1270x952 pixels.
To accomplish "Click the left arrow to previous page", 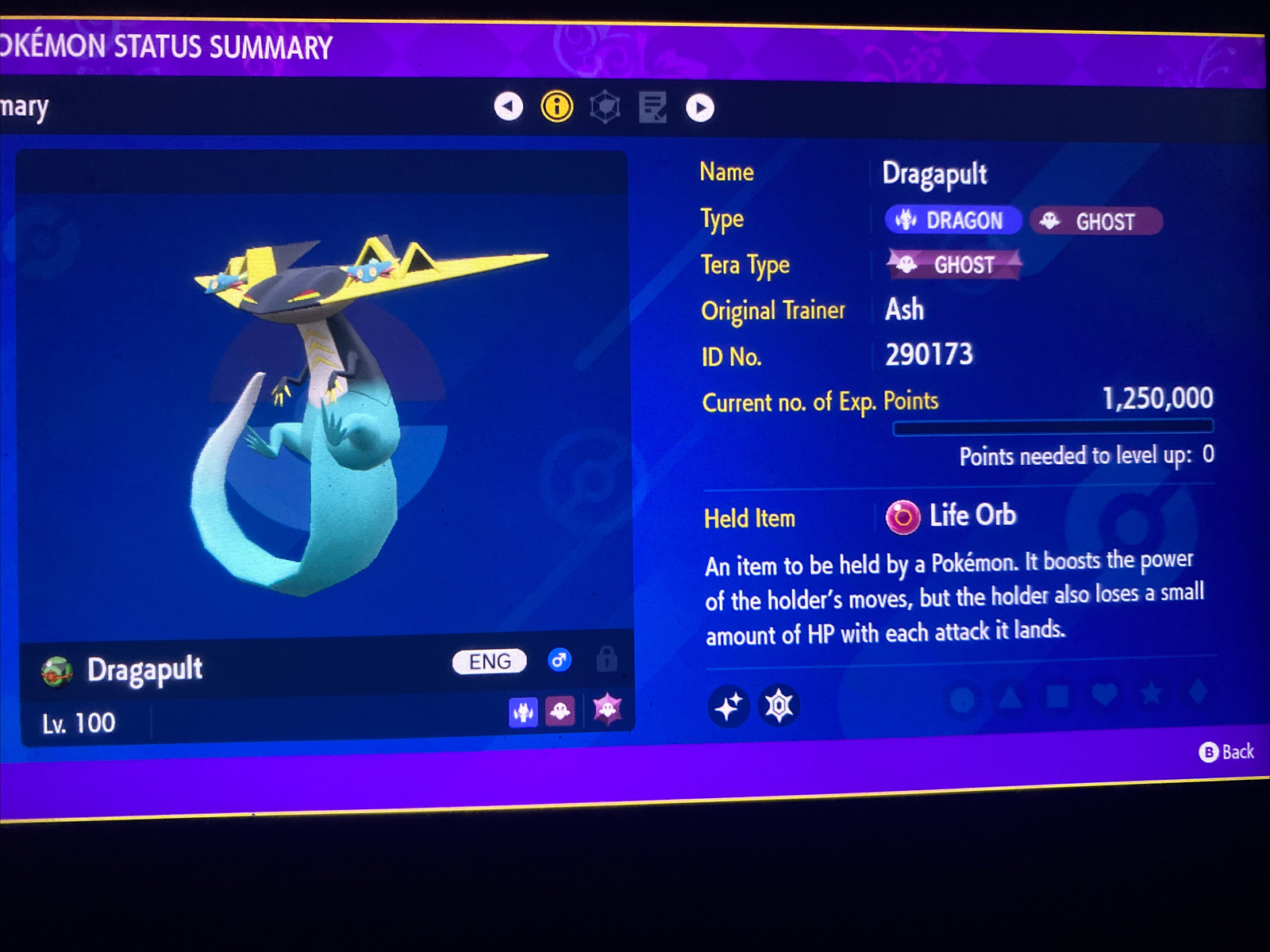I will 509,106.
